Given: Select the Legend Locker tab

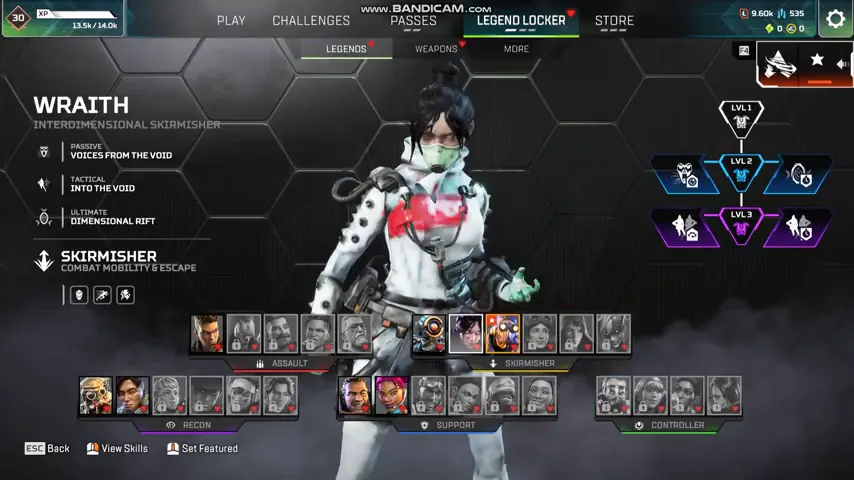Looking at the screenshot, I should [521, 20].
